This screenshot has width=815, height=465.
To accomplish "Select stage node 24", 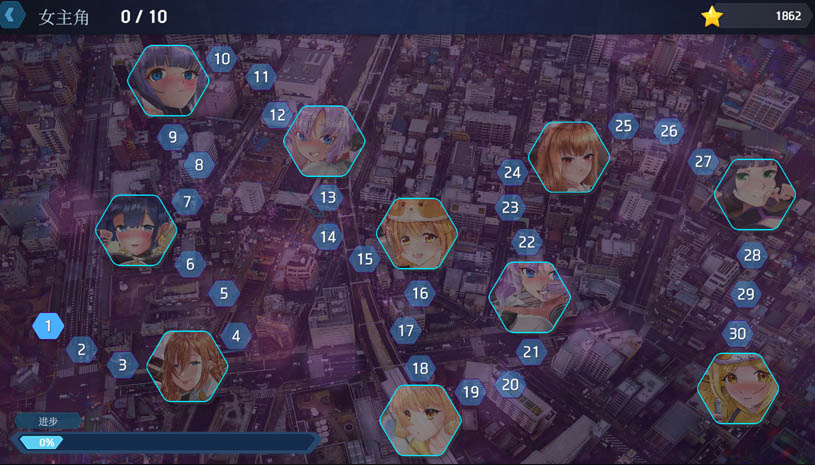I will (512, 172).
